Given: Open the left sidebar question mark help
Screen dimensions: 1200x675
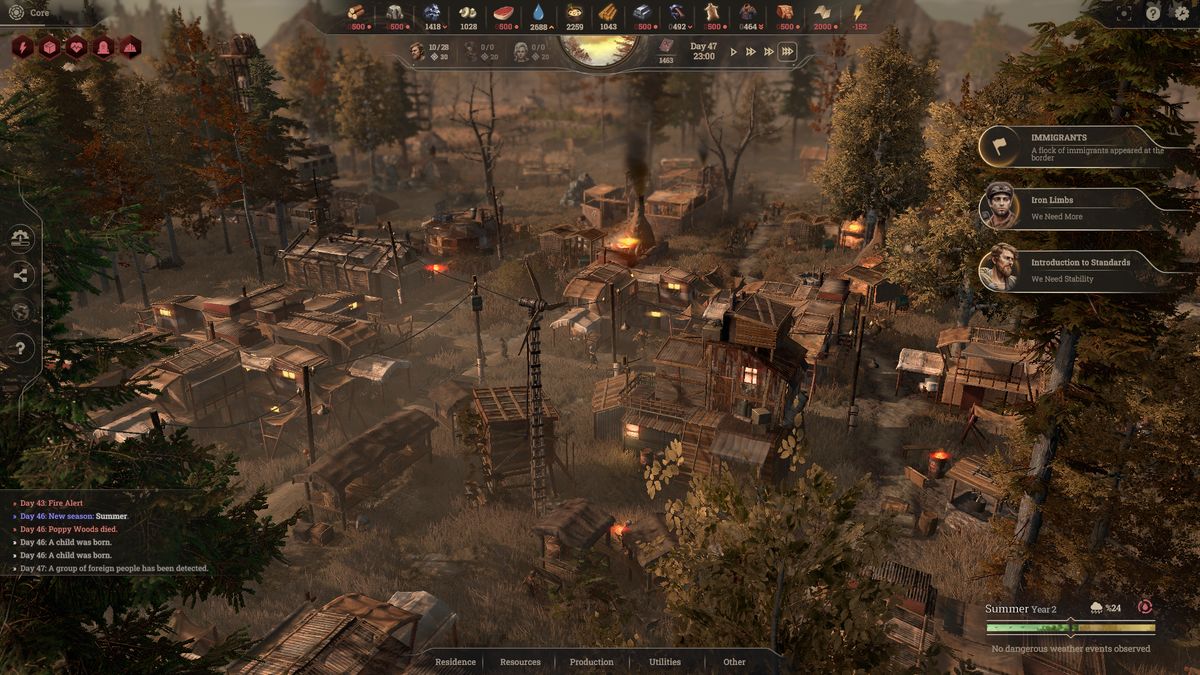Looking at the screenshot, I should 21,347.
